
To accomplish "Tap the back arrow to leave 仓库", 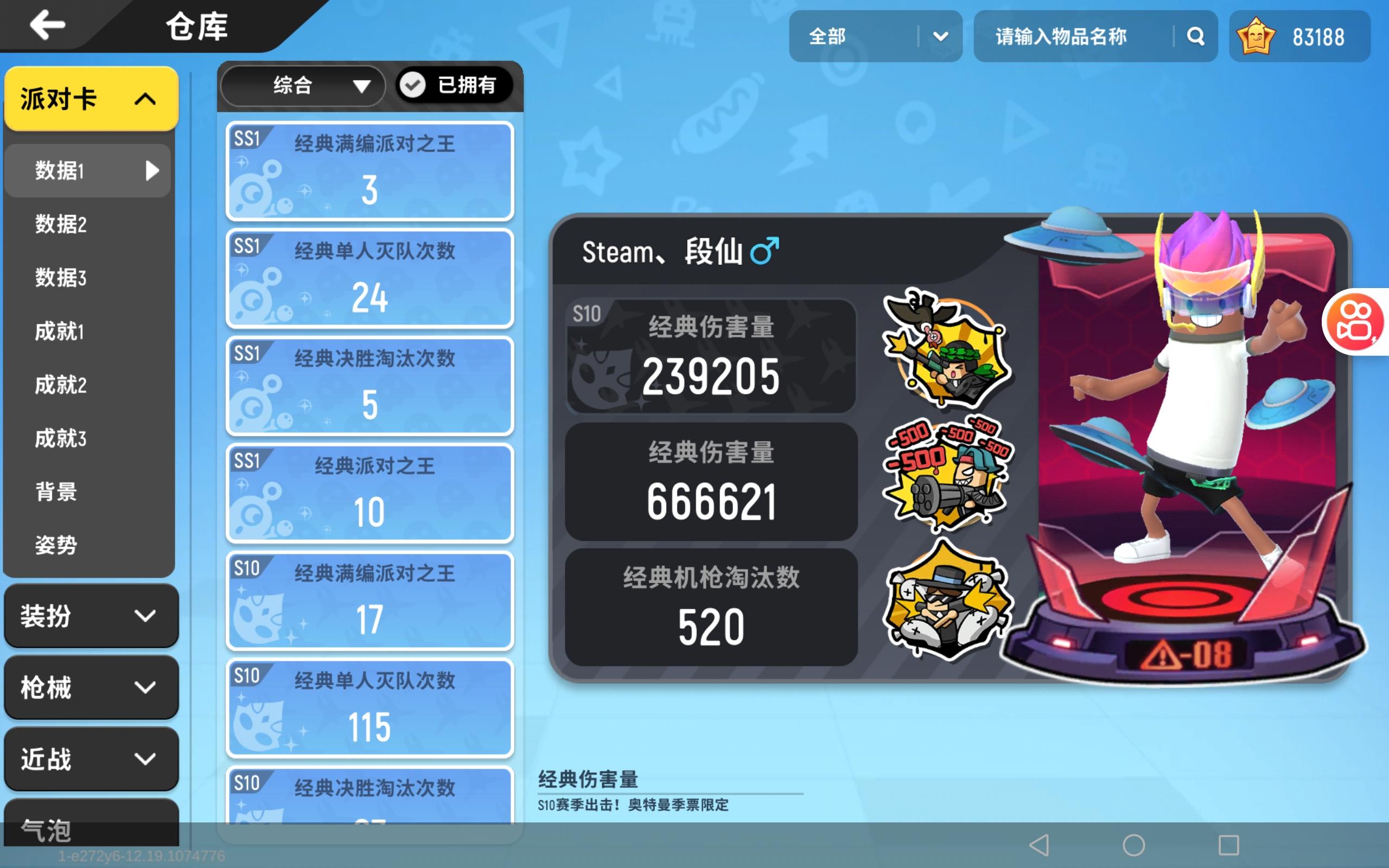I will 49,24.
